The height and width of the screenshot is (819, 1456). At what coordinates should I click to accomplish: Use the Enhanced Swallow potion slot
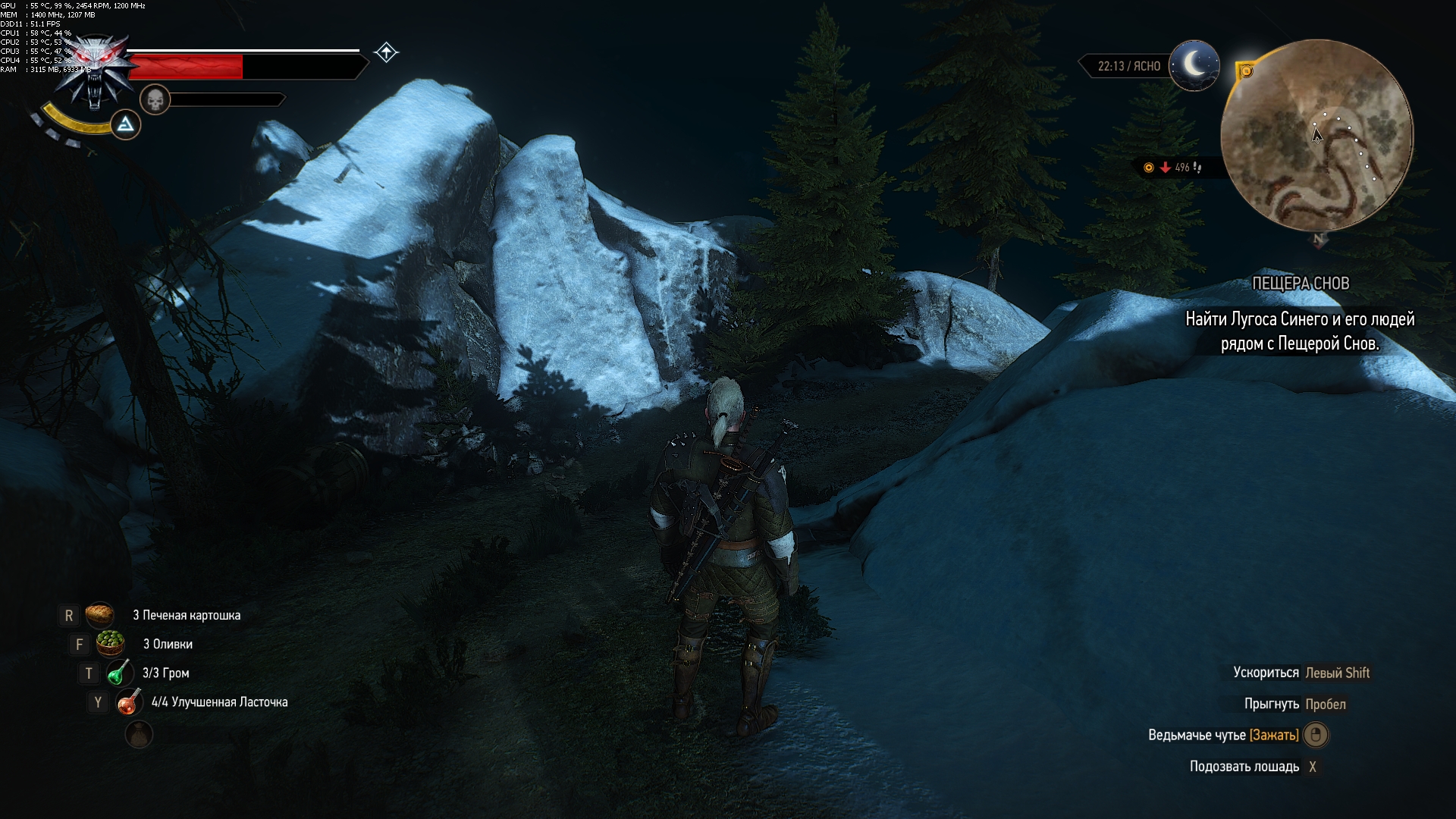tap(129, 702)
